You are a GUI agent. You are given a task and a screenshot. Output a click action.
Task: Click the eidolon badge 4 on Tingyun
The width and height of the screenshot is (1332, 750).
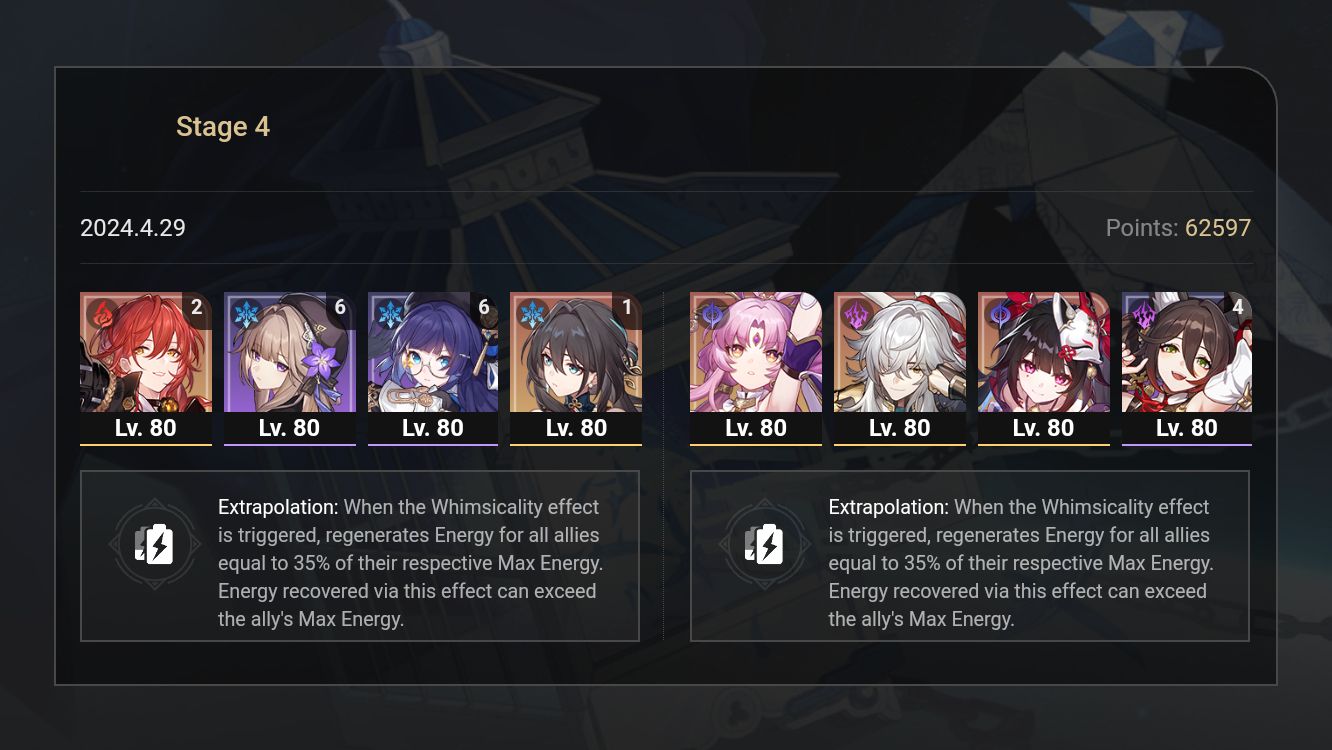click(x=1240, y=307)
